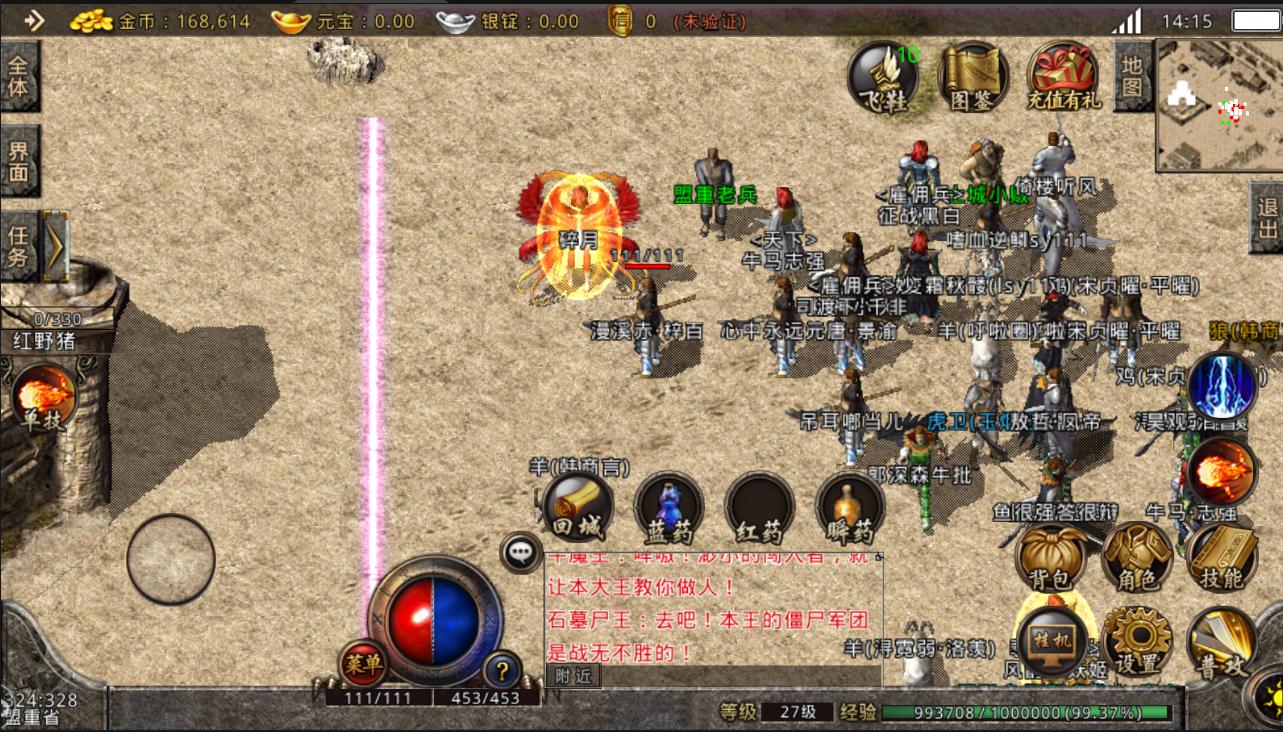Switch to the 附近 chat channel
The image size is (1283, 733).
(x=574, y=676)
